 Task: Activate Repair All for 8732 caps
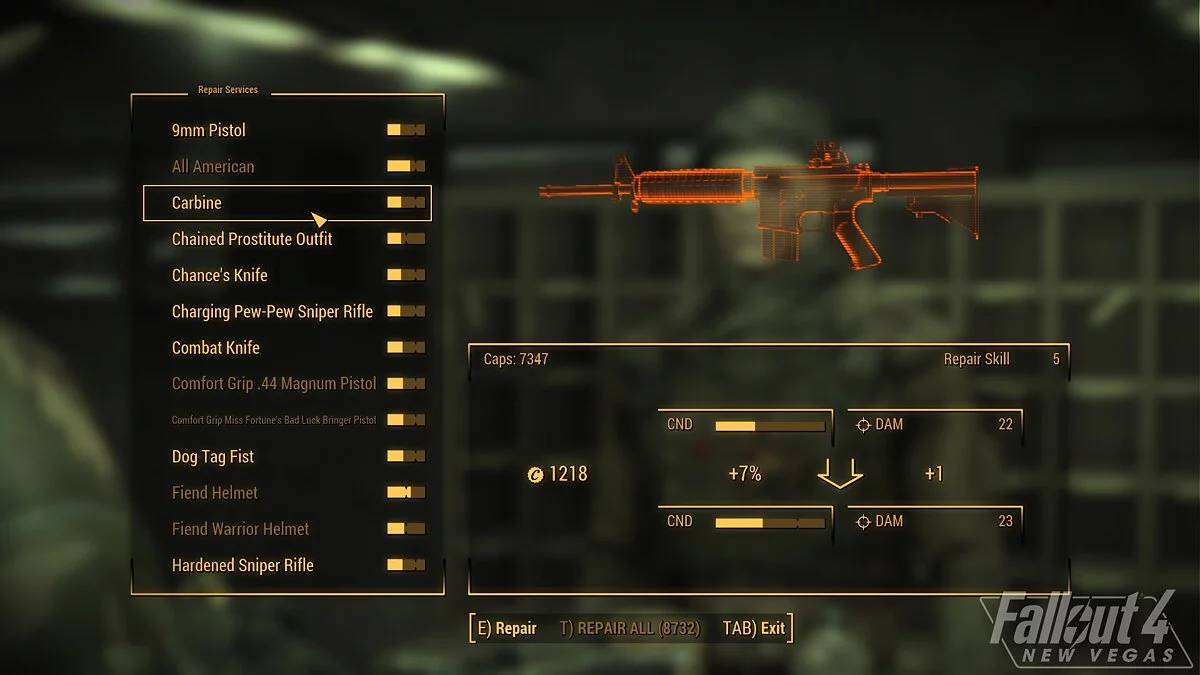[630, 628]
